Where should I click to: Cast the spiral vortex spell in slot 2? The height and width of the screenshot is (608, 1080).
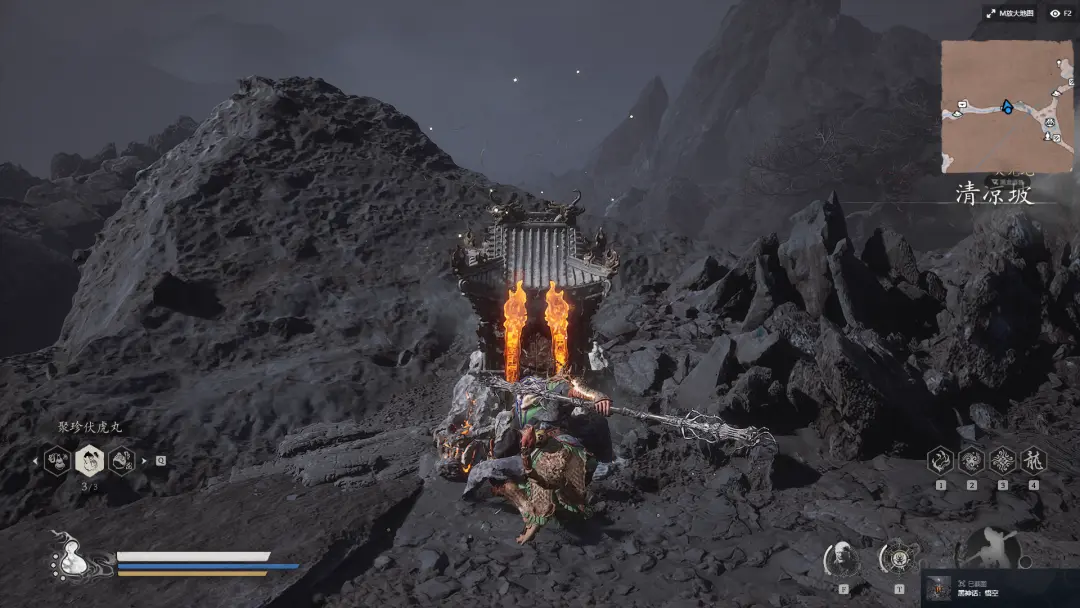971,460
